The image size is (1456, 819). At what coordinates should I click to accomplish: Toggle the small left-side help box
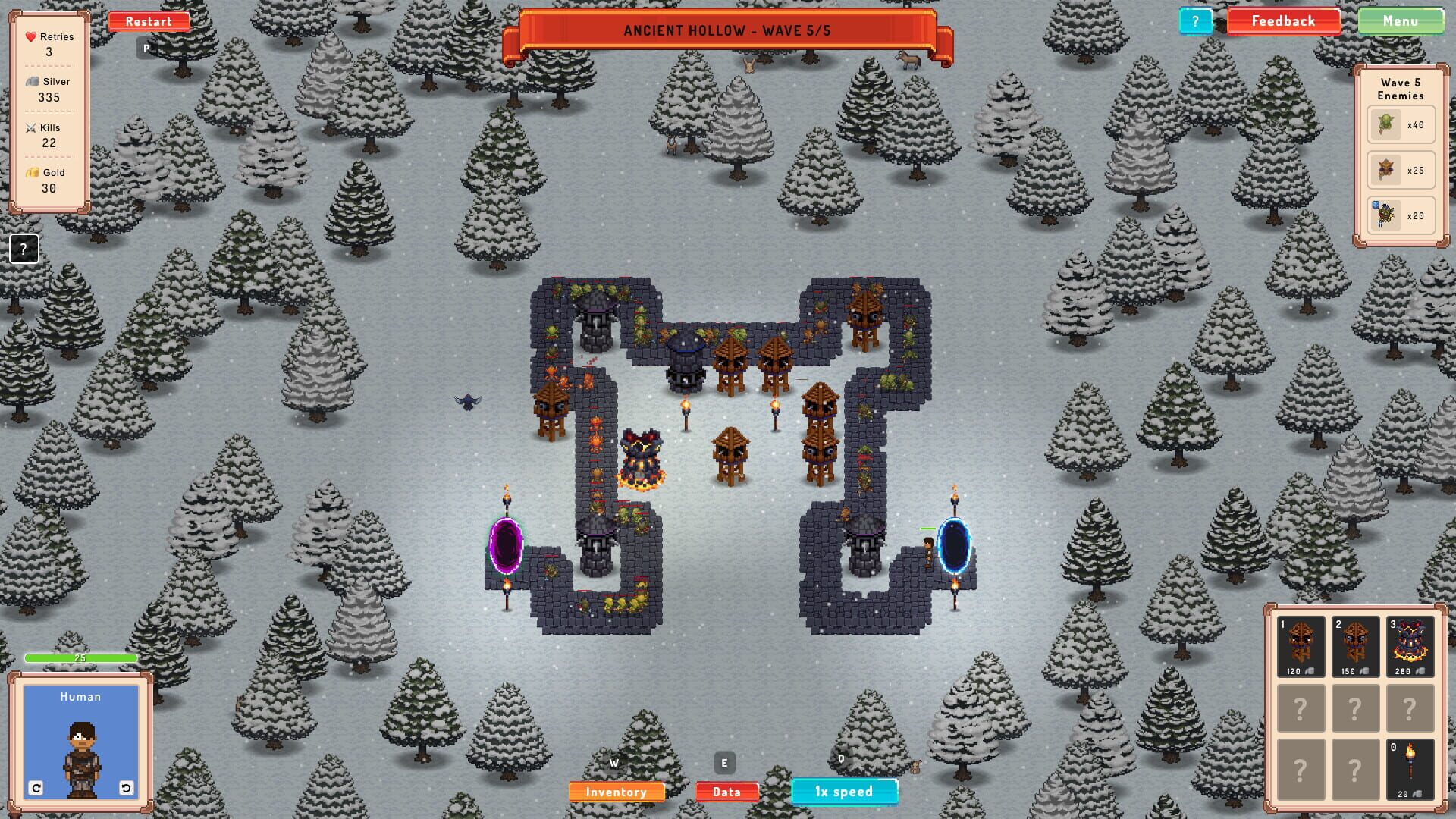pyautogui.click(x=24, y=247)
